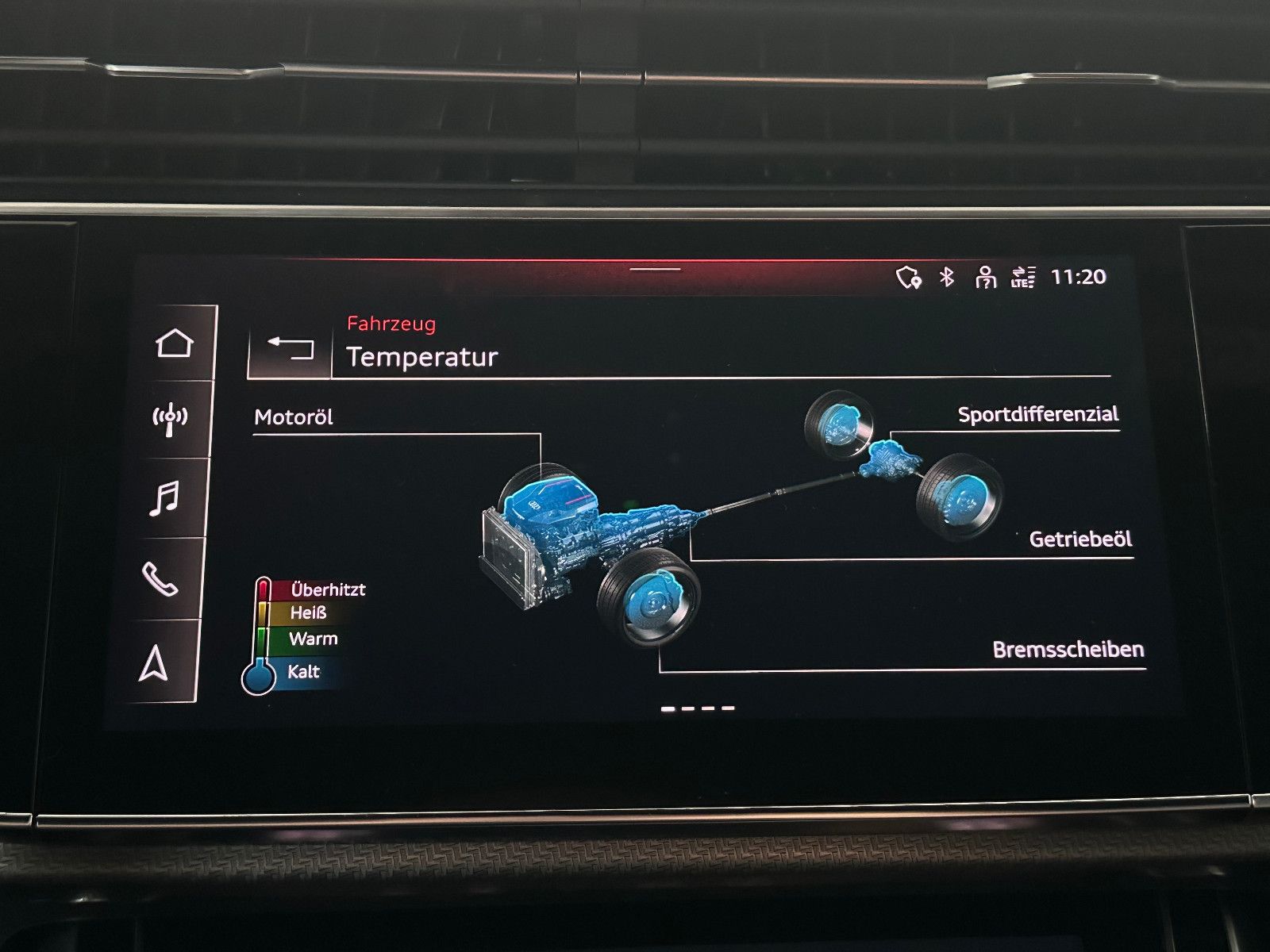Expand the Getriebeöl temperature detail
Screen dimensions: 1270x952
click(x=1079, y=539)
